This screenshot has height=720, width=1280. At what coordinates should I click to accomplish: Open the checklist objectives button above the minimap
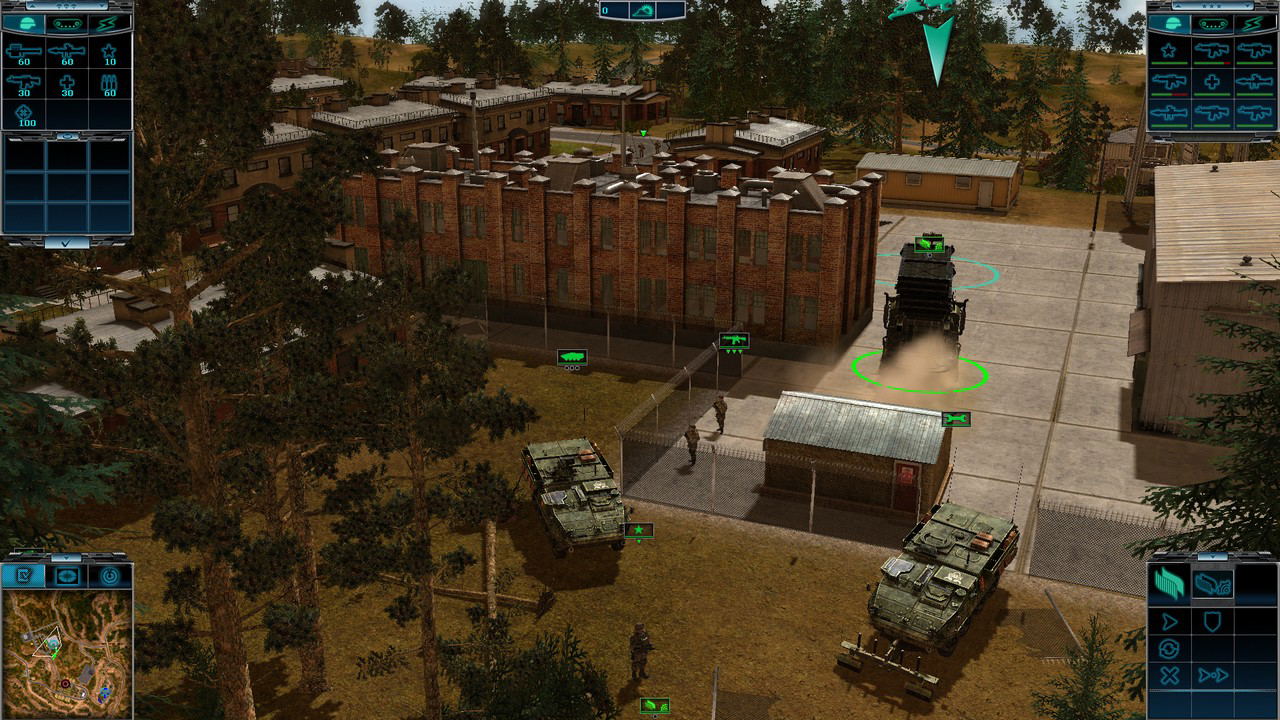click(24, 576)
